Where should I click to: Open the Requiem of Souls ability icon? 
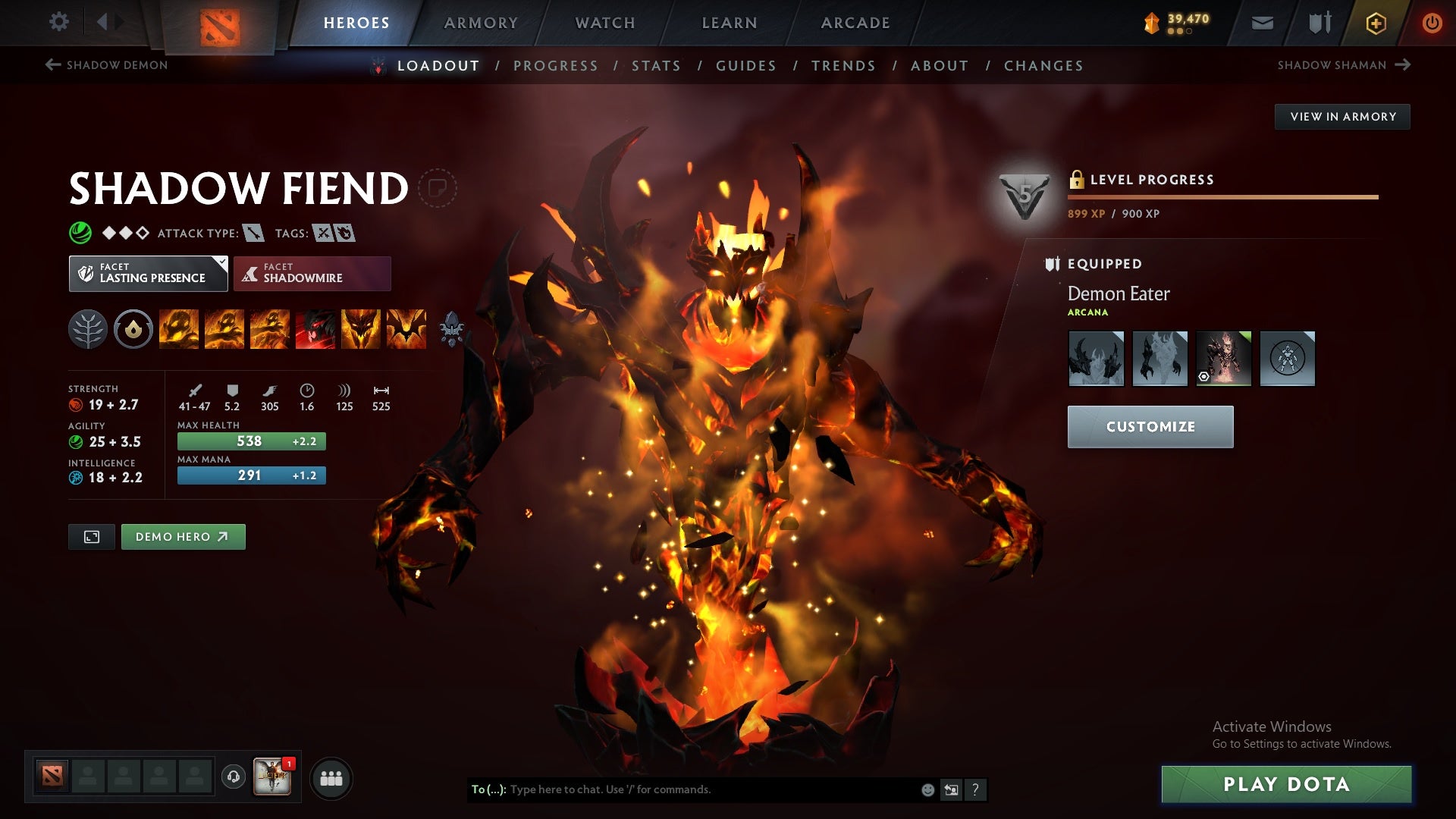tap(405, 329)
